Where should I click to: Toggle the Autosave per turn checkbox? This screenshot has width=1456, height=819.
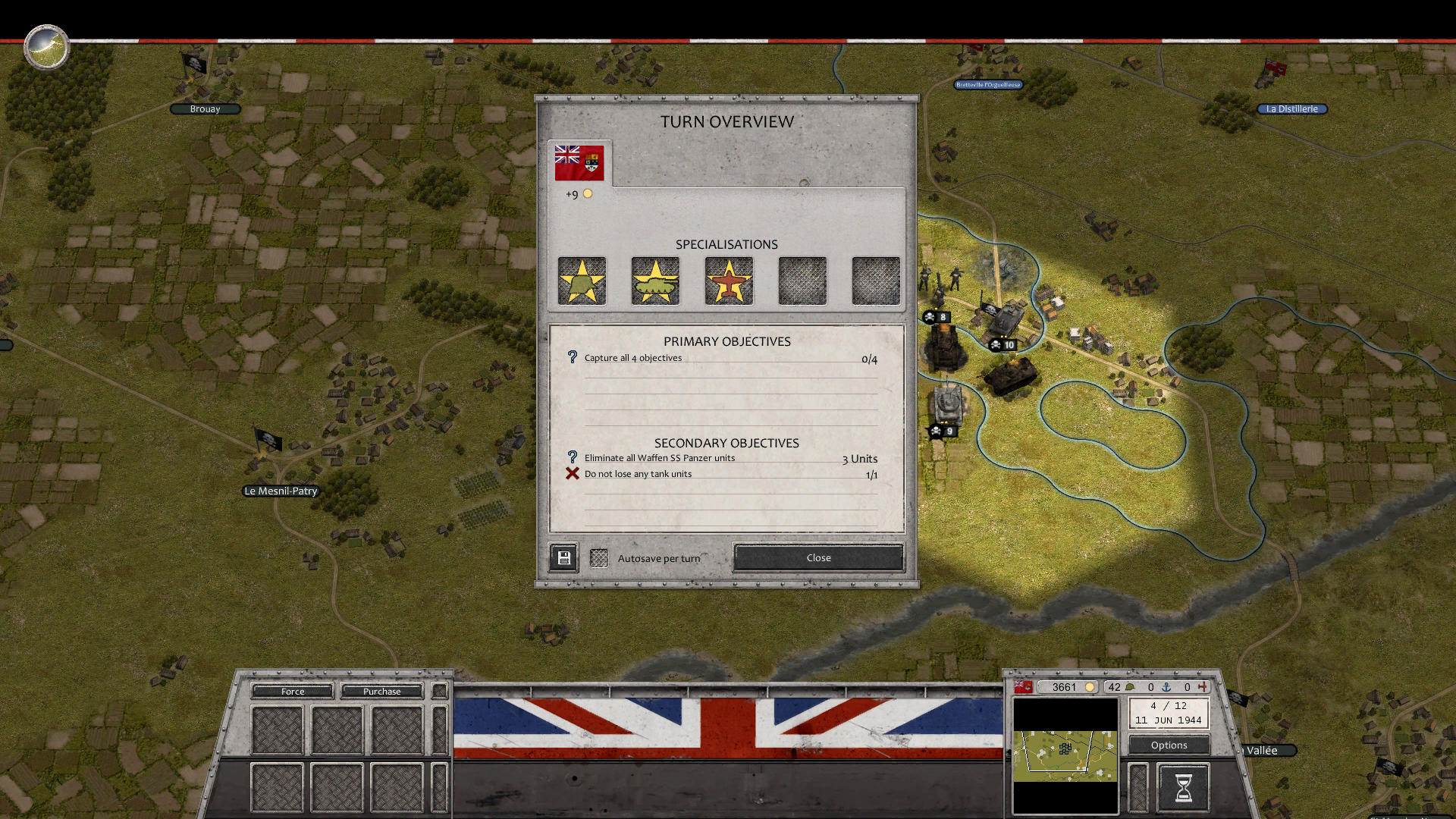pyautogui.click(x=599, y=558)
